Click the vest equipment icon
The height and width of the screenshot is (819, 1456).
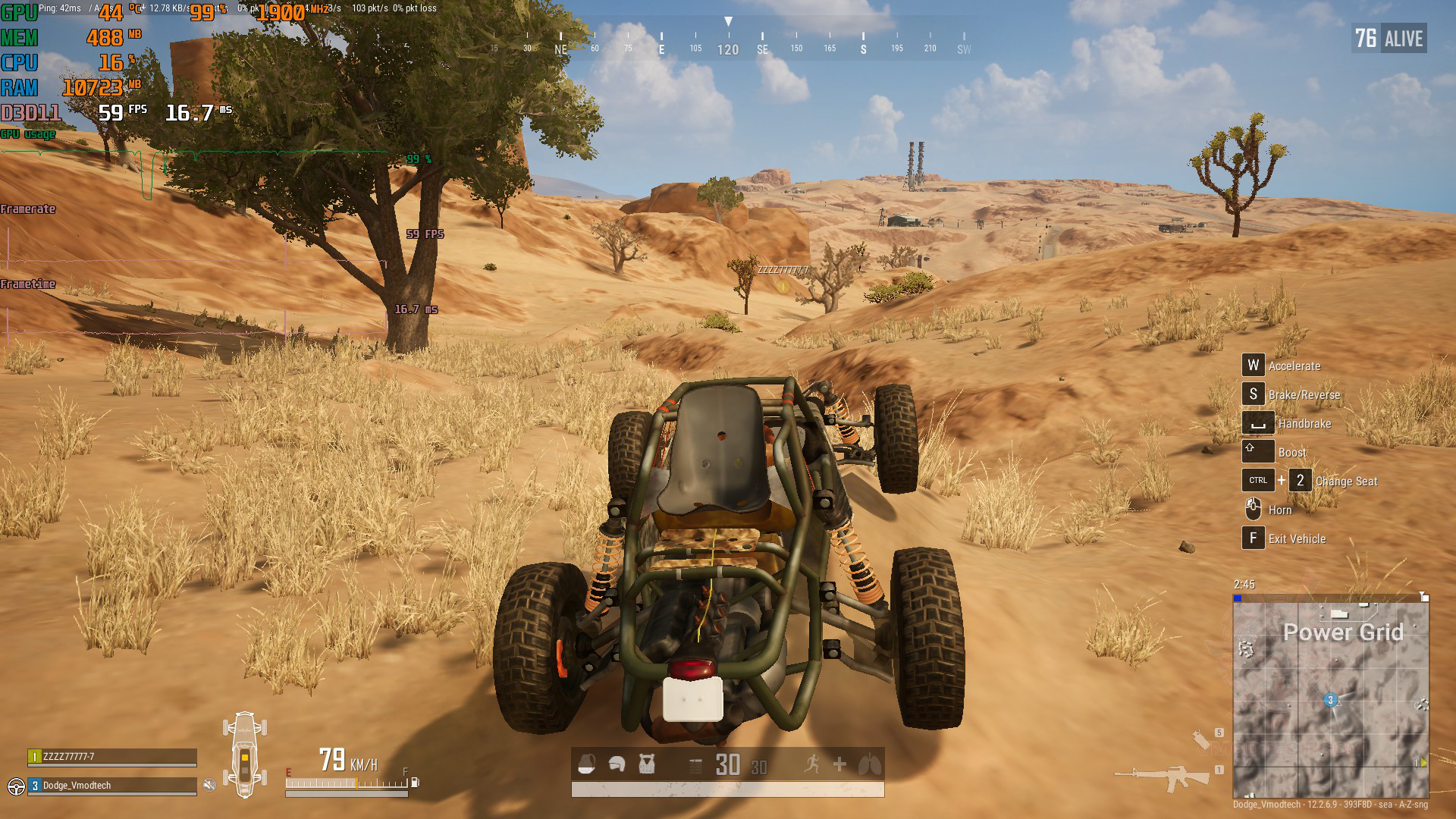coord(647,764)
